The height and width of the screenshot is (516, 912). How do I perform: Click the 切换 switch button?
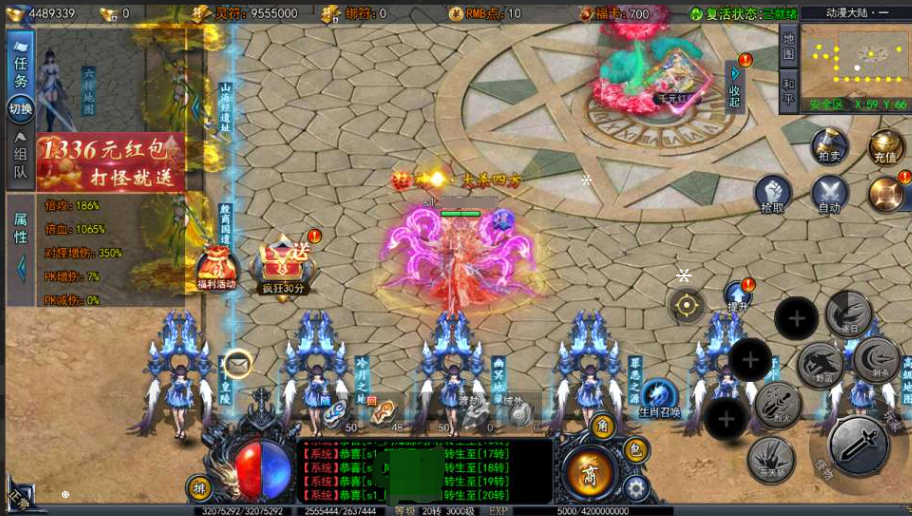20,108
